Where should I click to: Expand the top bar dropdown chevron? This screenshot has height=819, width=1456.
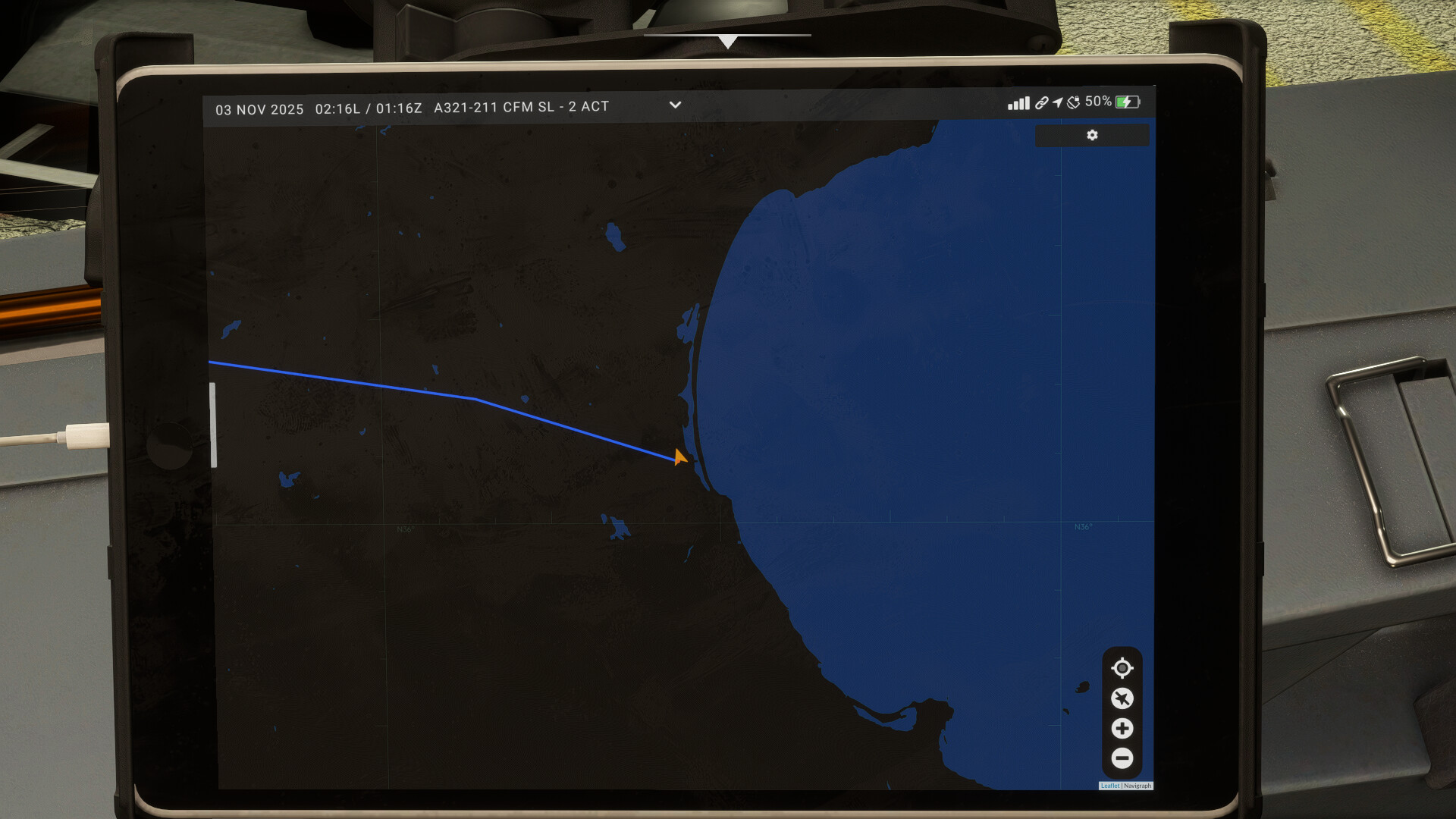[x=675, y=105]
